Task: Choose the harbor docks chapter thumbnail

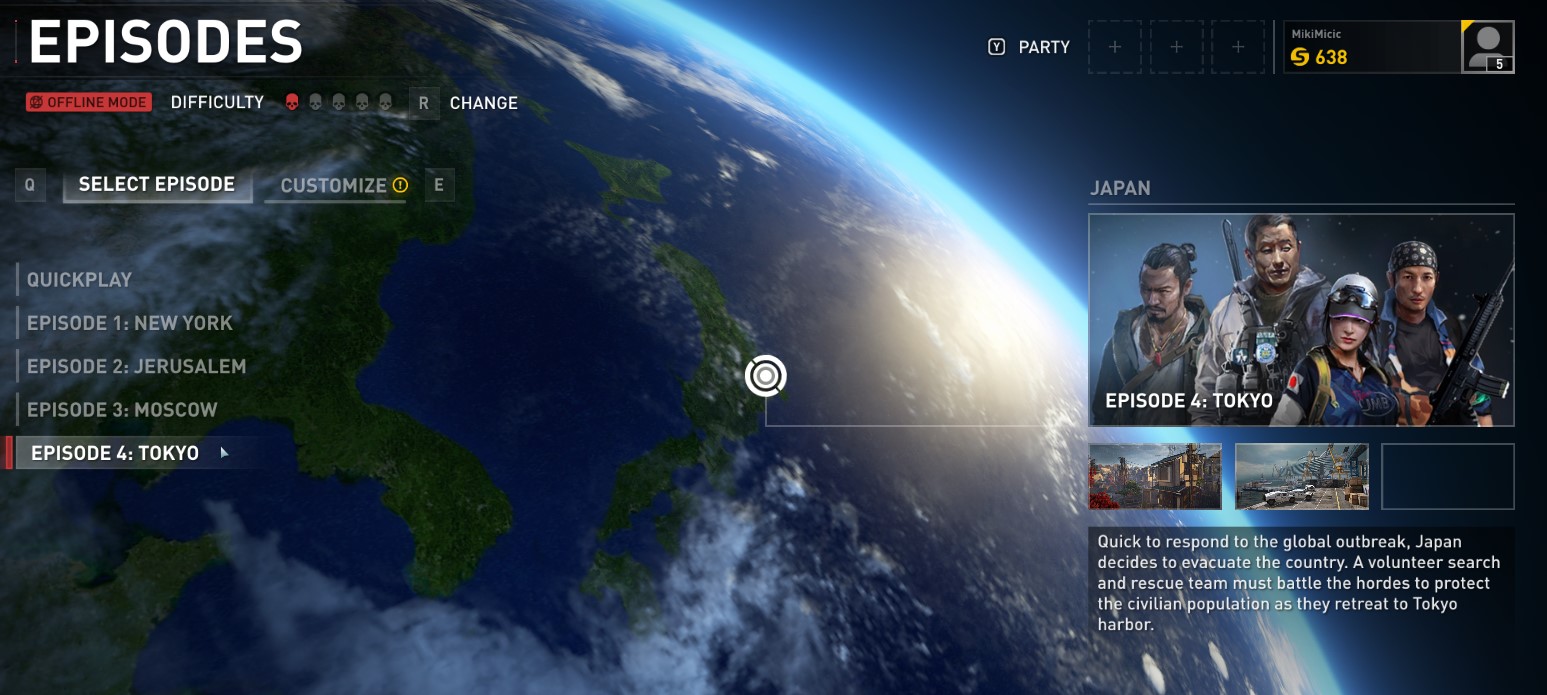Action: [x=1302, y=476]
